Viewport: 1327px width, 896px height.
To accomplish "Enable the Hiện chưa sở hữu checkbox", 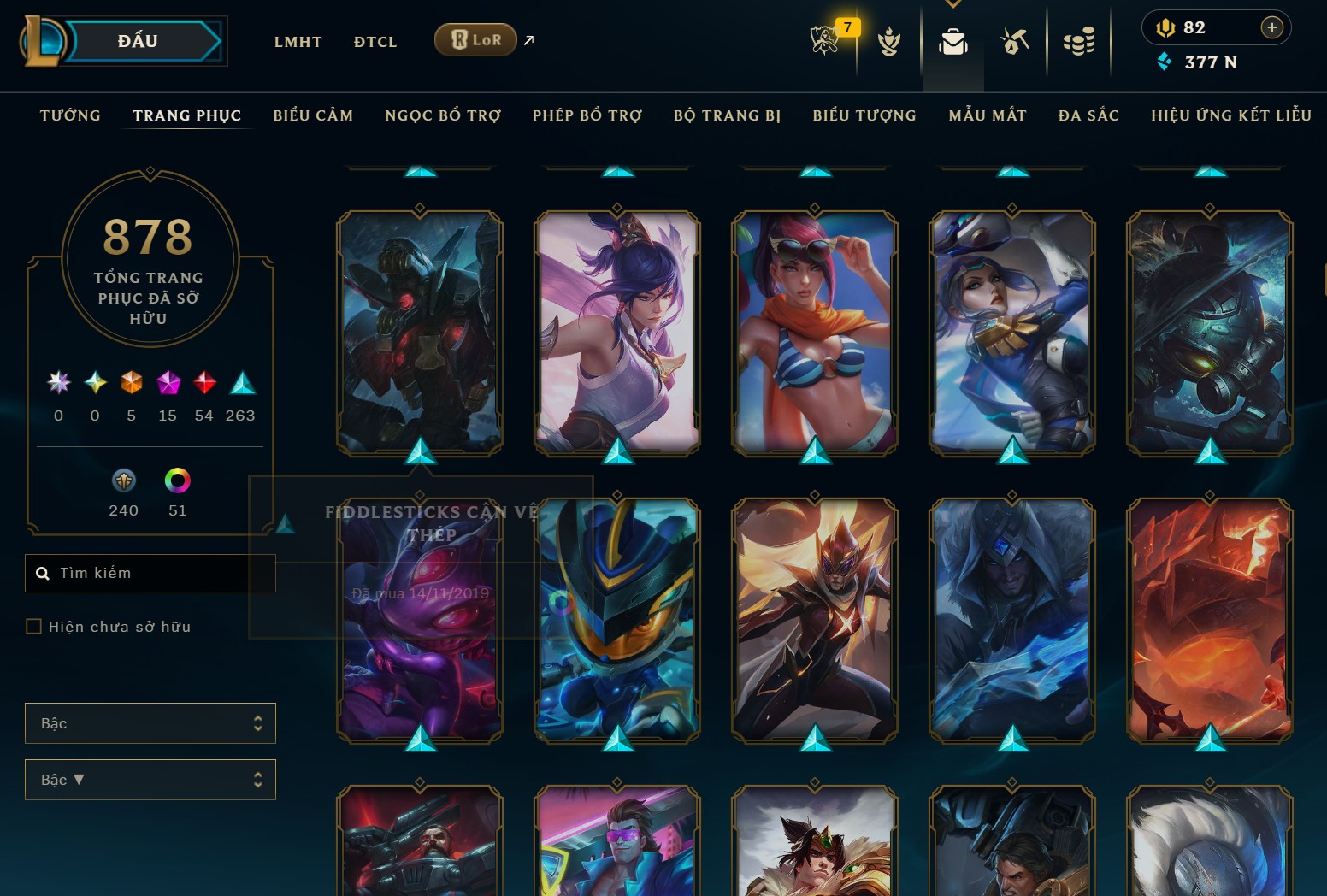I will coord(34,626).
